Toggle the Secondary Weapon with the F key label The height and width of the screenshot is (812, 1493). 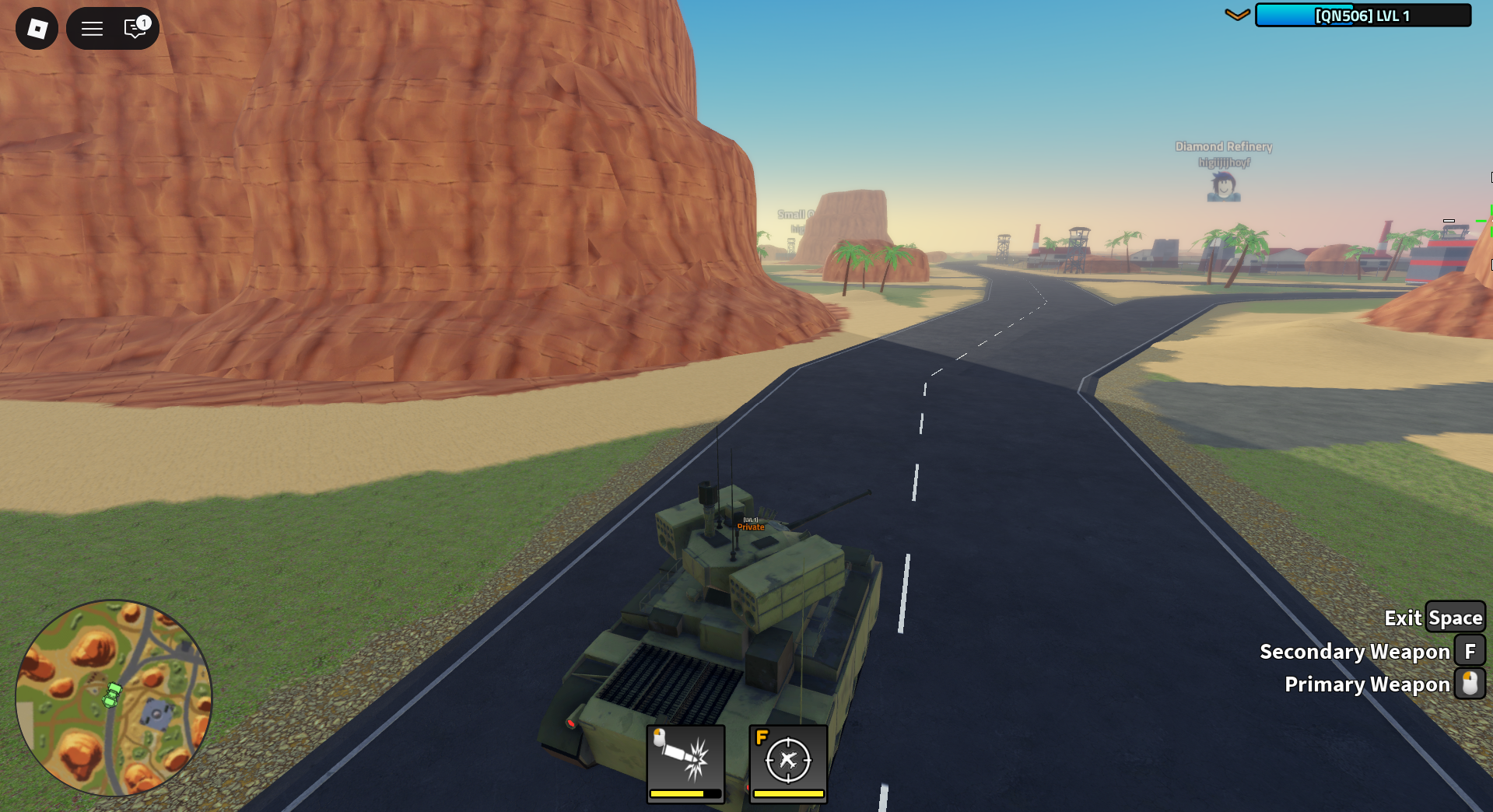point(1470,651)
